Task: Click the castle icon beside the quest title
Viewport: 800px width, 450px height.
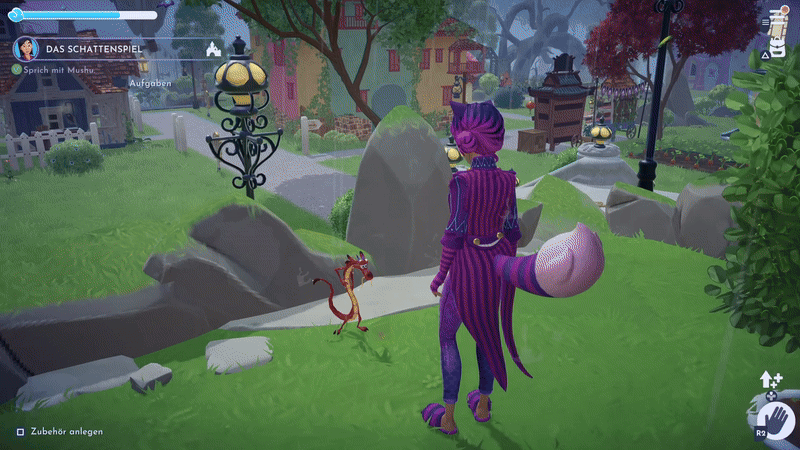Action: 212,49
